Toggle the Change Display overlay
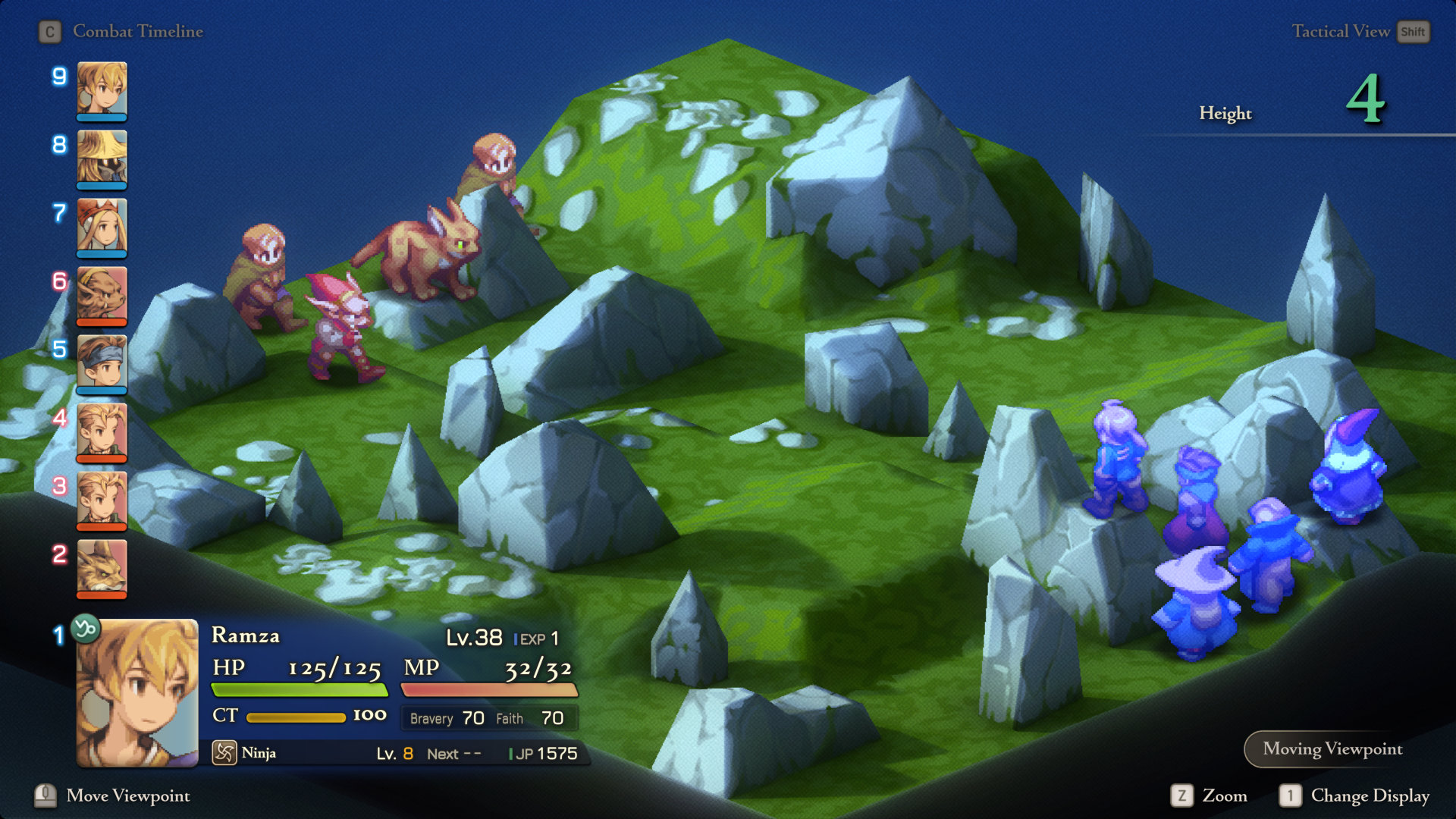 click(x=1370, y=795)
